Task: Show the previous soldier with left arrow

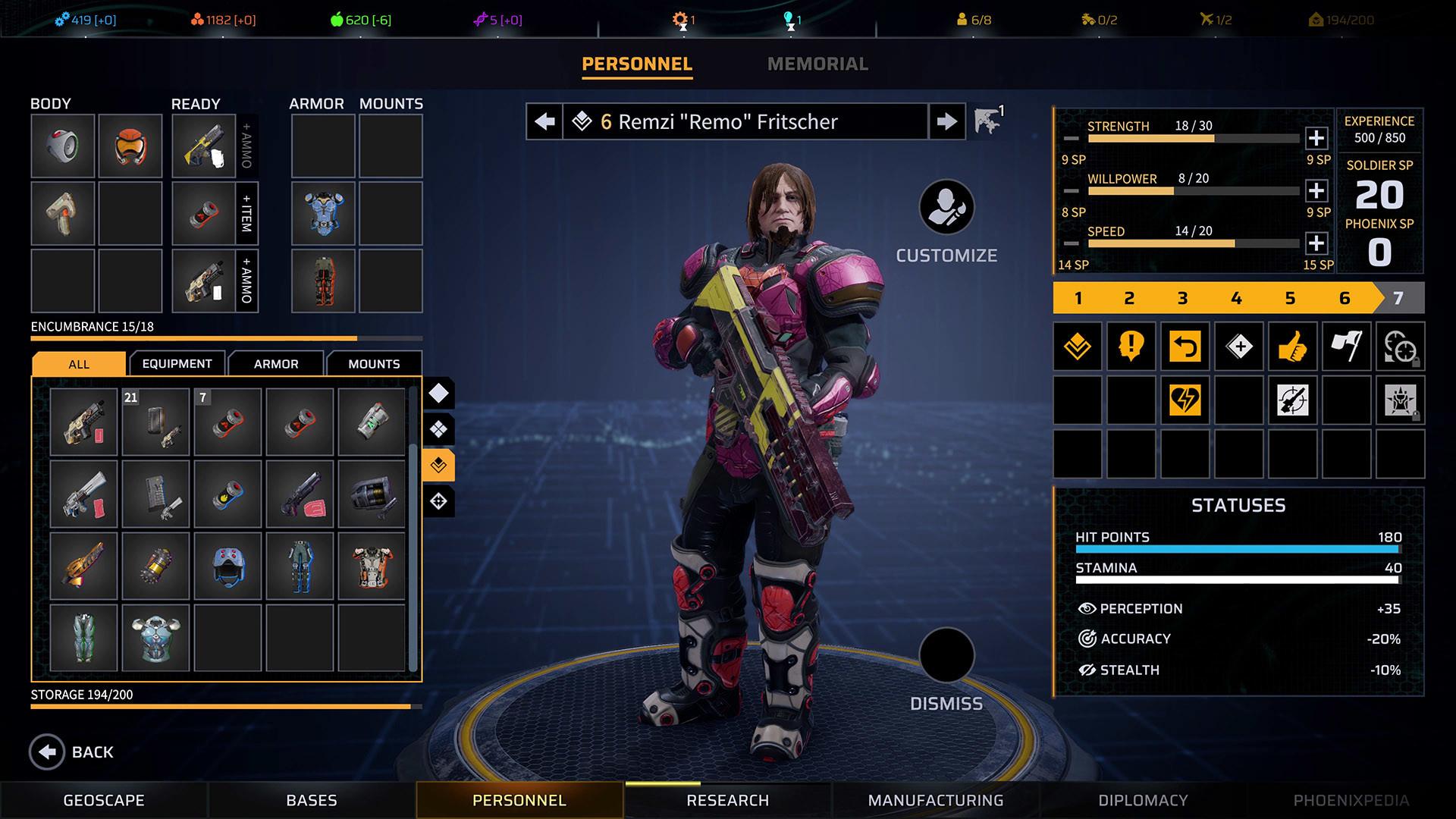Action: [x=544, y=121]
